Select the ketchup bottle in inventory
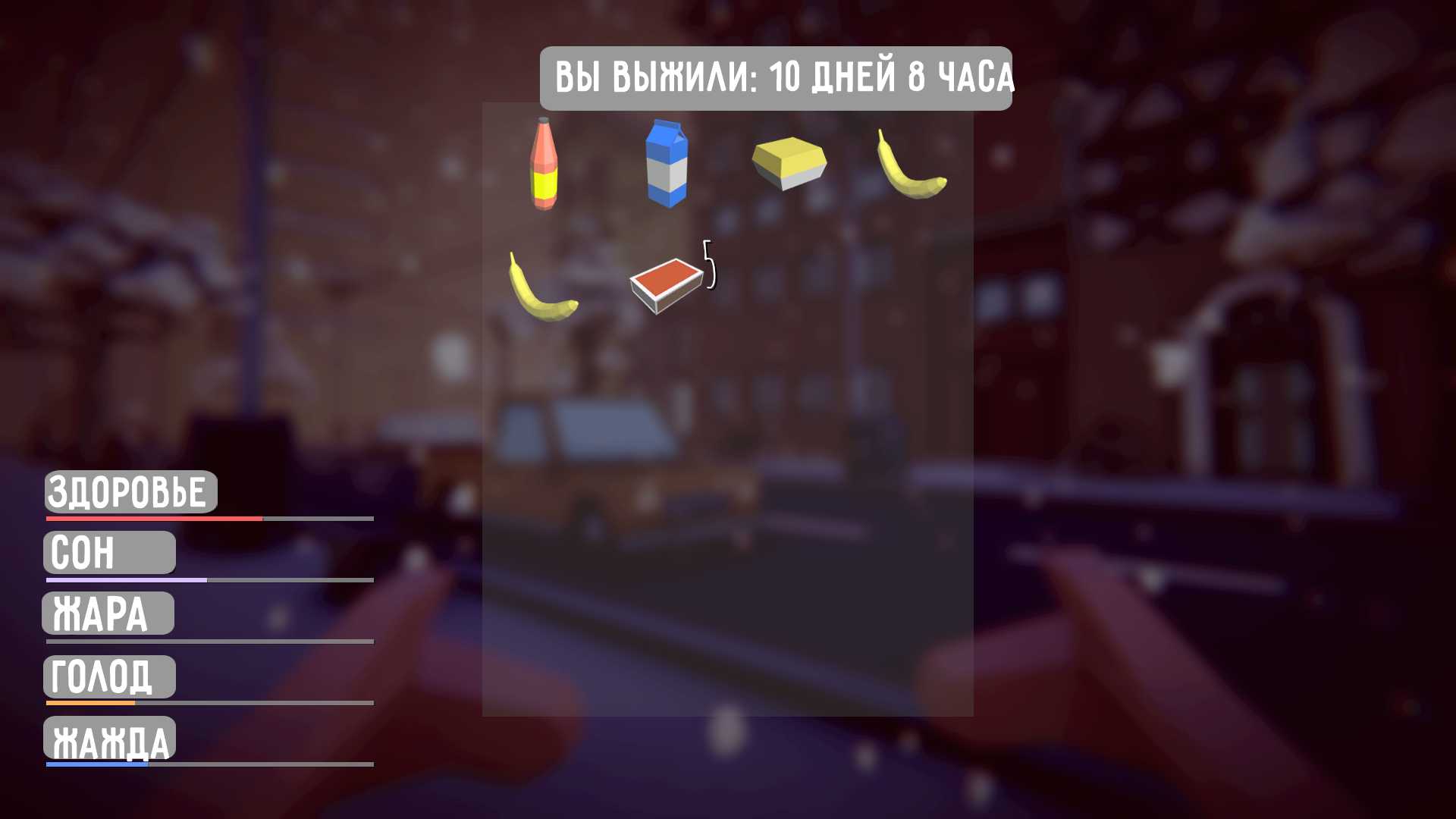 pyautogui.click(x=544, y=163)
